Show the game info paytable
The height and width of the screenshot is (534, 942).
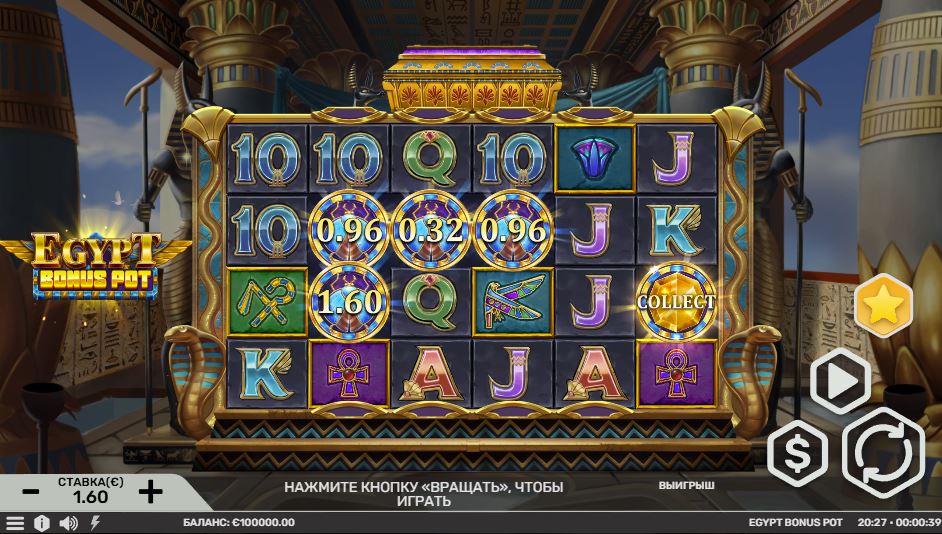[x=41, y=523]
